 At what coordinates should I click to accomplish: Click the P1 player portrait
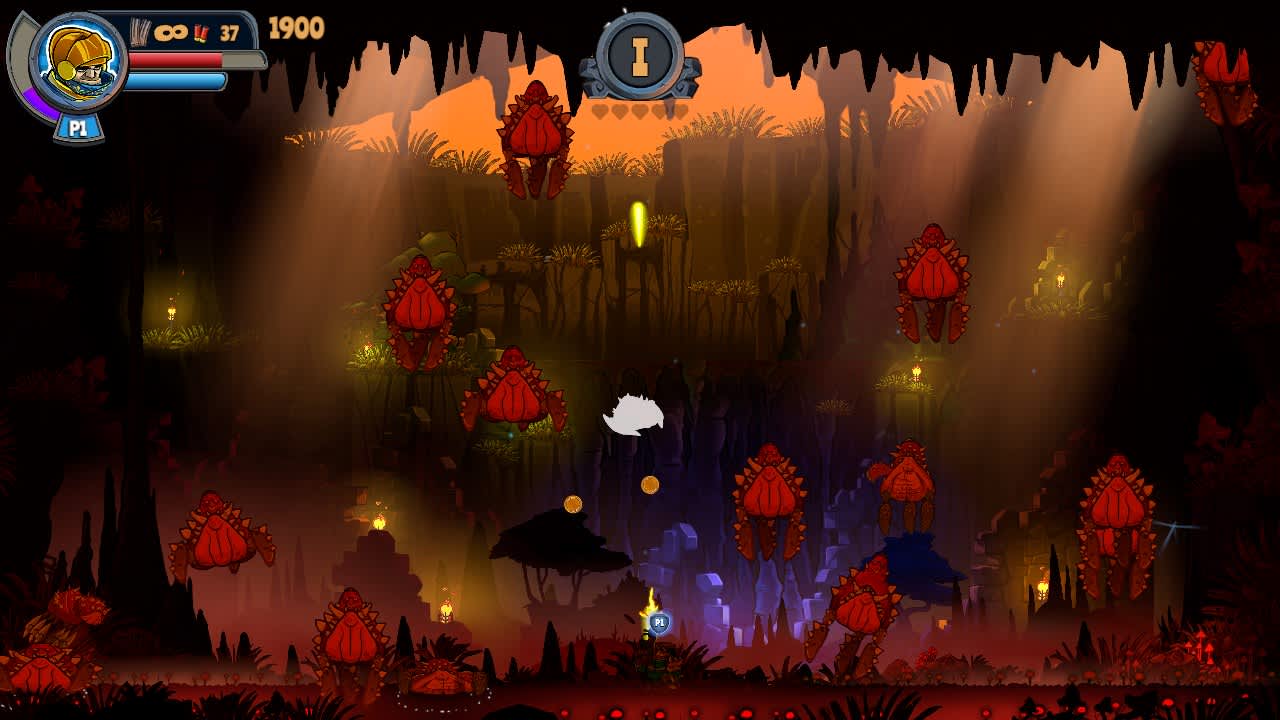tap(78, 62)
